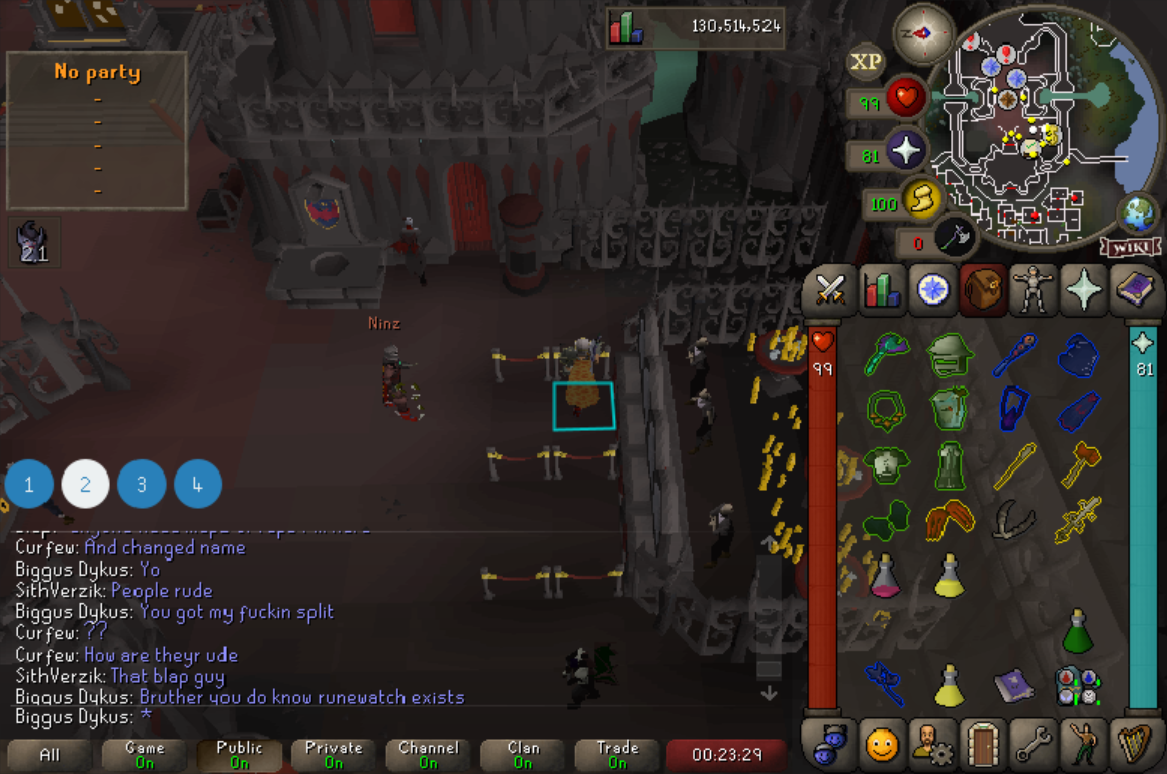
Task: Click the Wiki lookup button
Action: tap(1131, 246)
